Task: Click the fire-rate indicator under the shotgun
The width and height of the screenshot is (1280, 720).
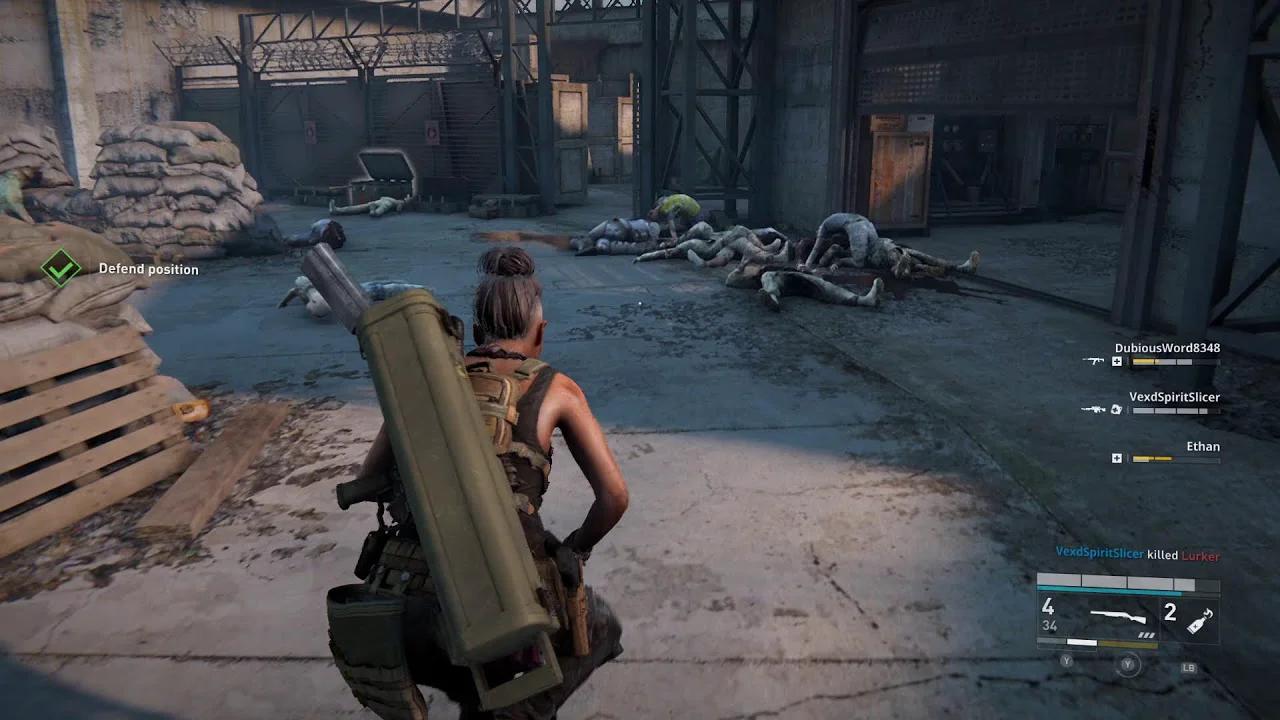Action: coord(1147,635)
